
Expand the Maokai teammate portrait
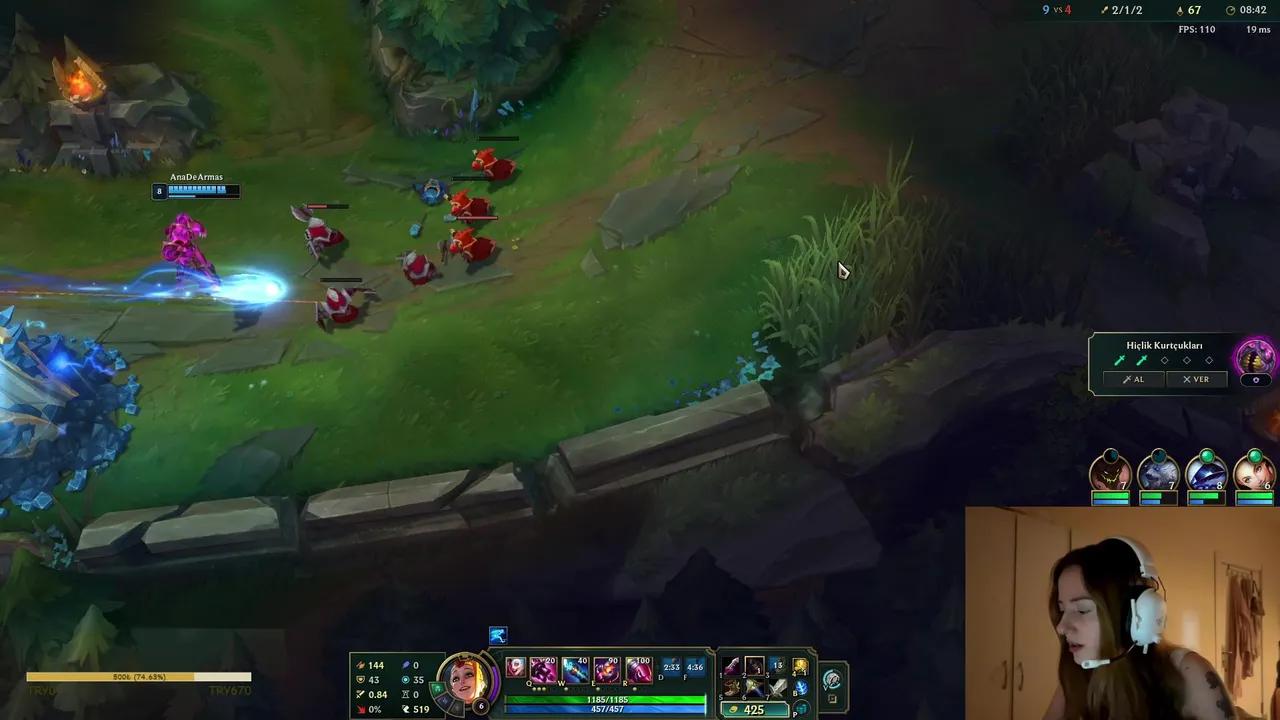[1113, 475]
